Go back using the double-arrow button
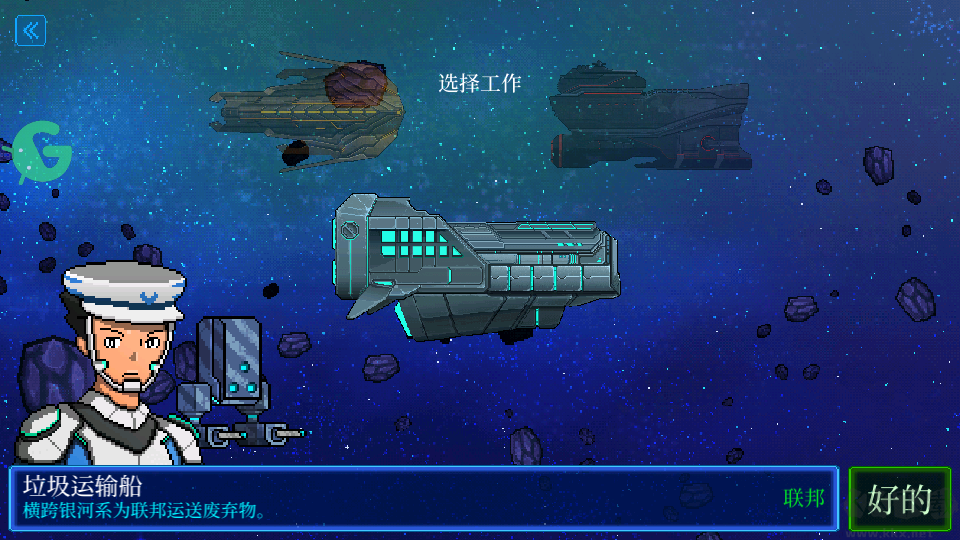Image resolution: width=960 pixels, height=540 pixels. pos(30,31)
